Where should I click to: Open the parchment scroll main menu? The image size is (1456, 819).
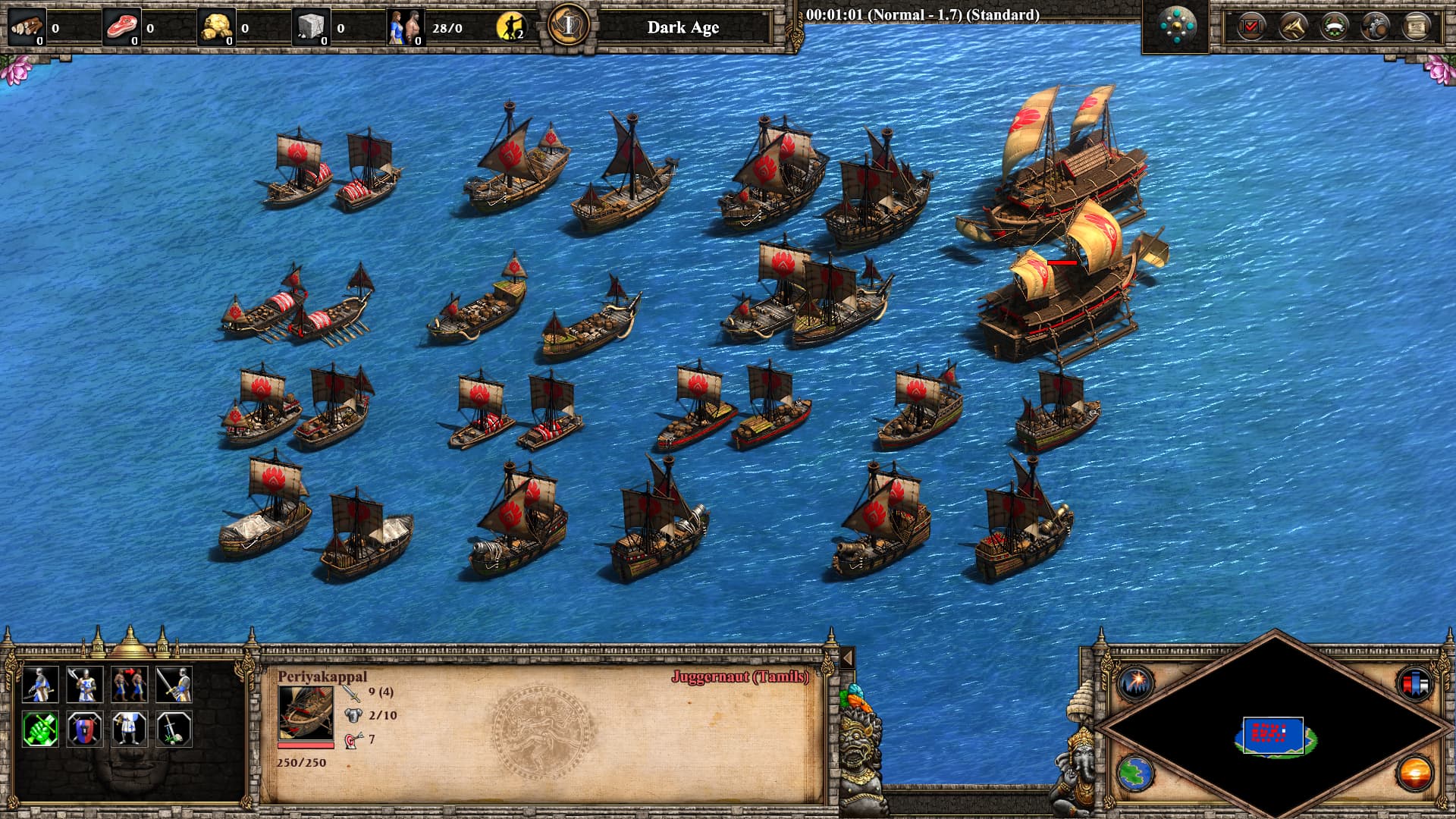pyautogui.click(x=1415, y=27)
